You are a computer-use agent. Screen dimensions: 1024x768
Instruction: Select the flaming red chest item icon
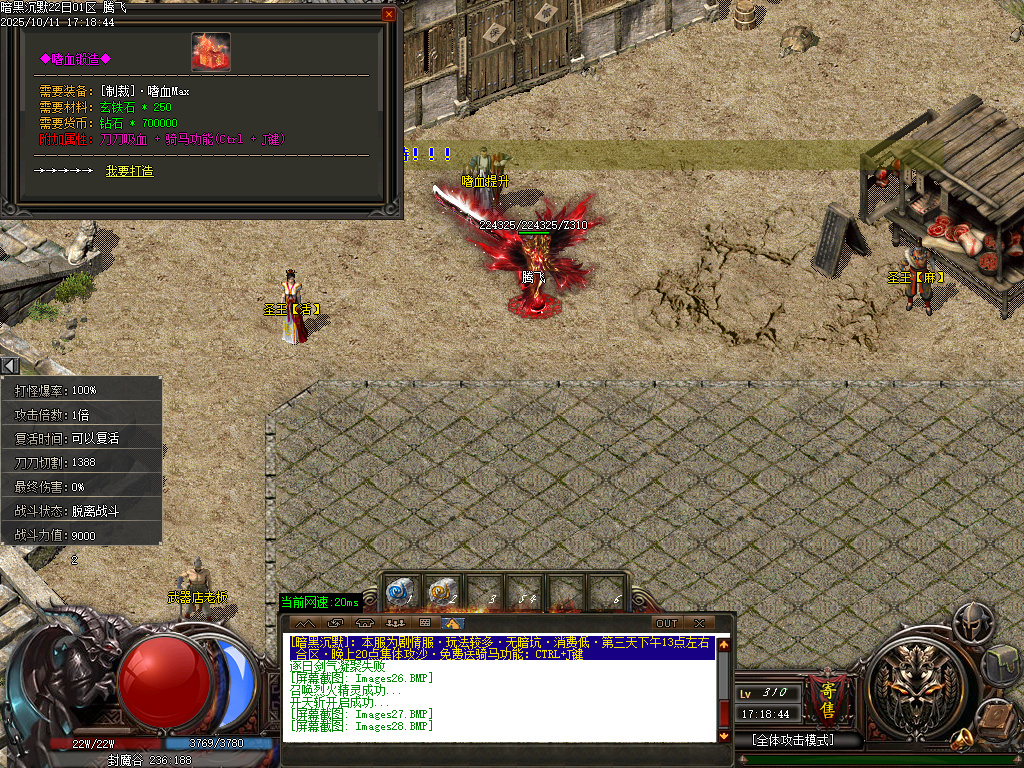(211, 52)
